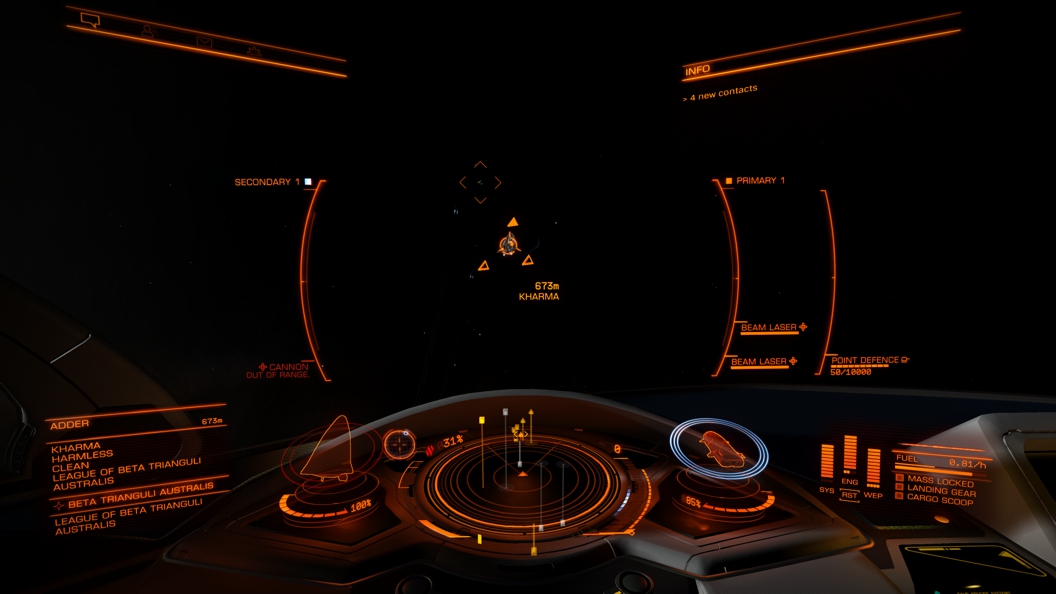Image resolution: width=1056 pixels, height=594 pixels.
Task: Add power to the WEP capacitor
Action: click(873, 466)
